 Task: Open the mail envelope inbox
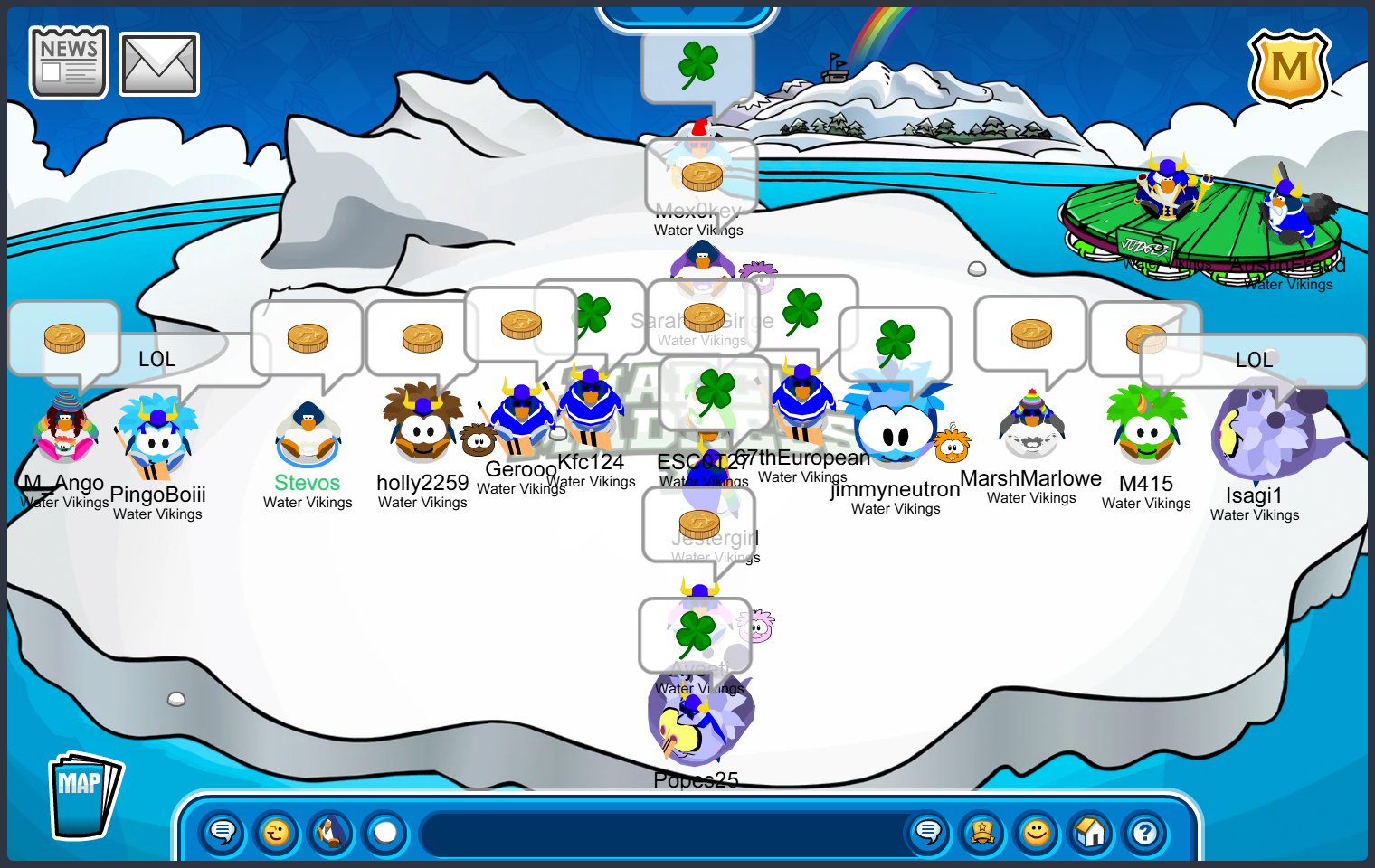159,64
